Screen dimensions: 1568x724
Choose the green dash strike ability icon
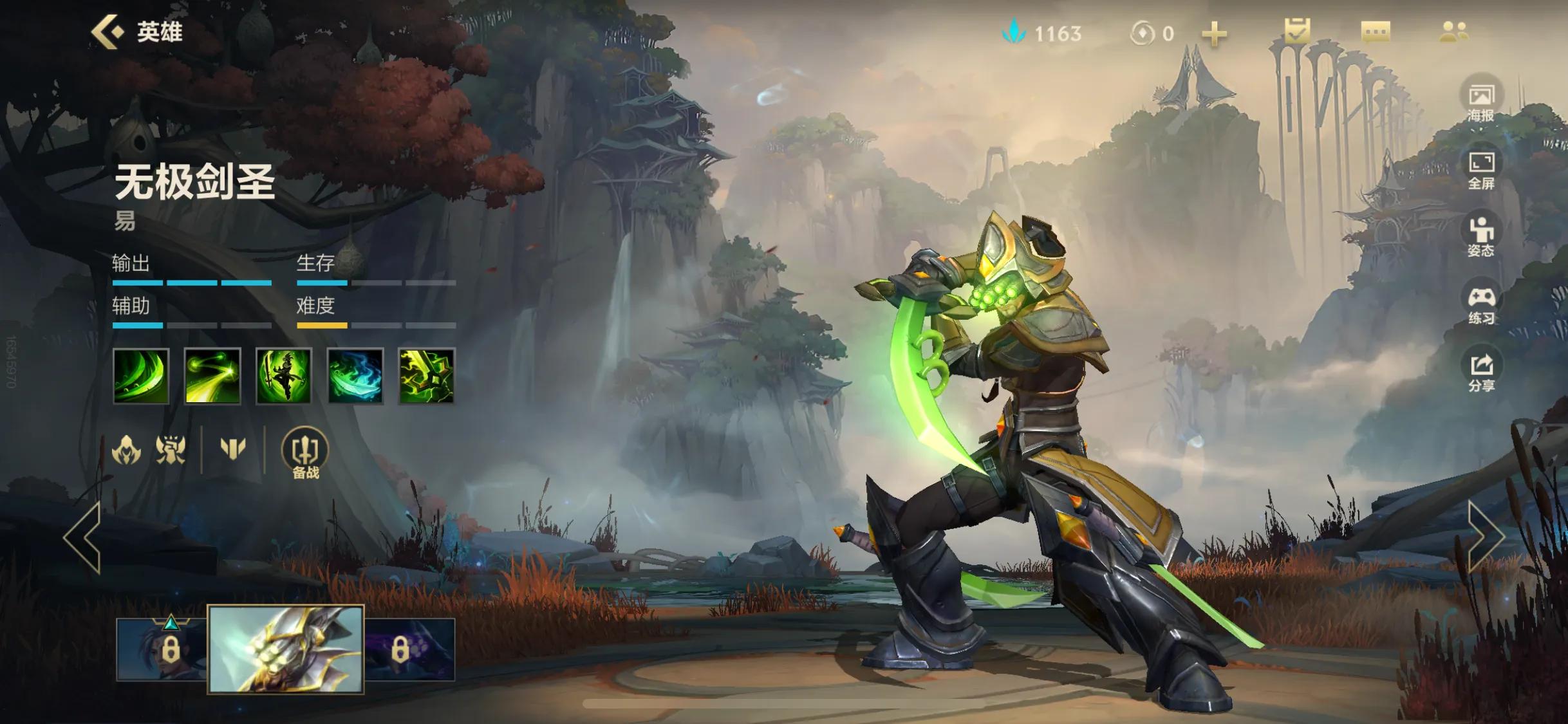pyautogui.click(x=212, y=376)
